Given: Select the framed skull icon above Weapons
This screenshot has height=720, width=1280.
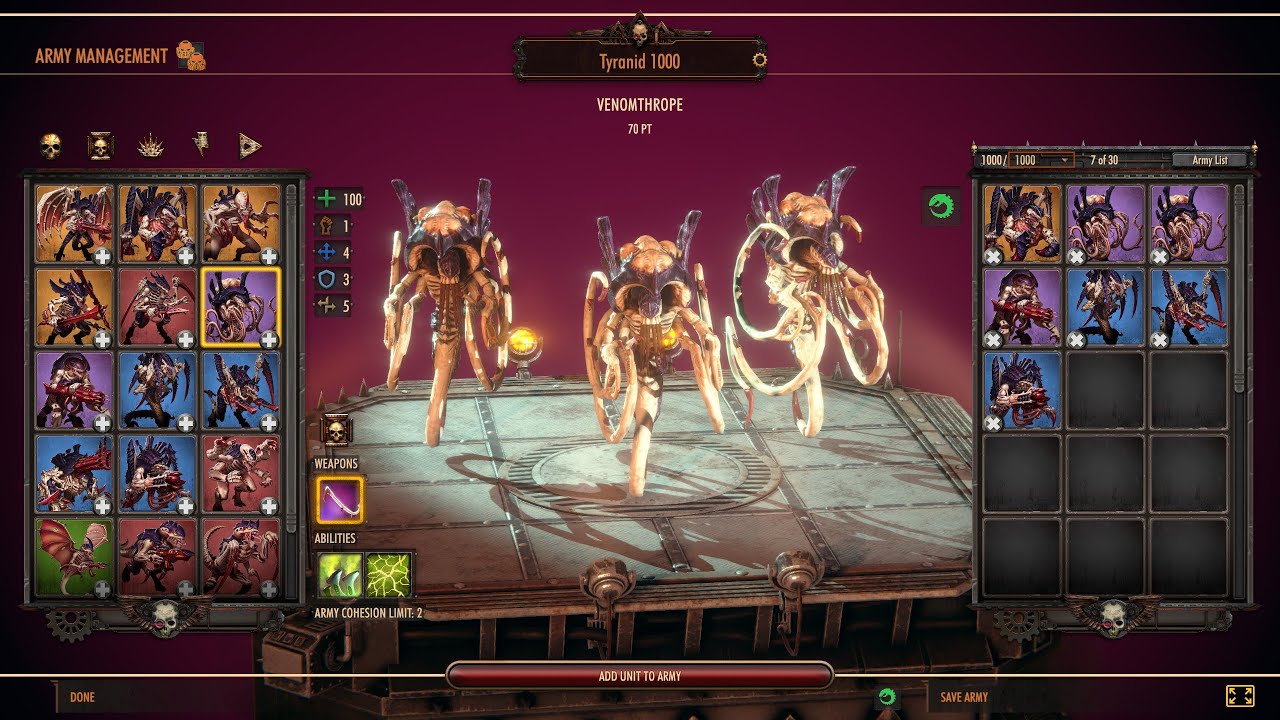Looking at the screenshot, I should 335,431.
